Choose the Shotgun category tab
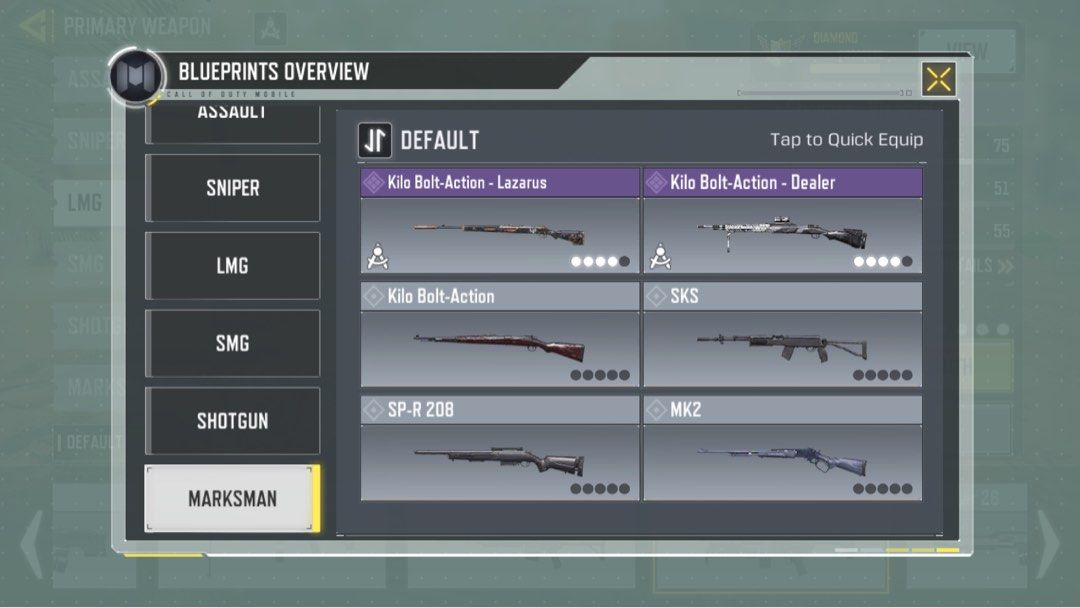 232,421
